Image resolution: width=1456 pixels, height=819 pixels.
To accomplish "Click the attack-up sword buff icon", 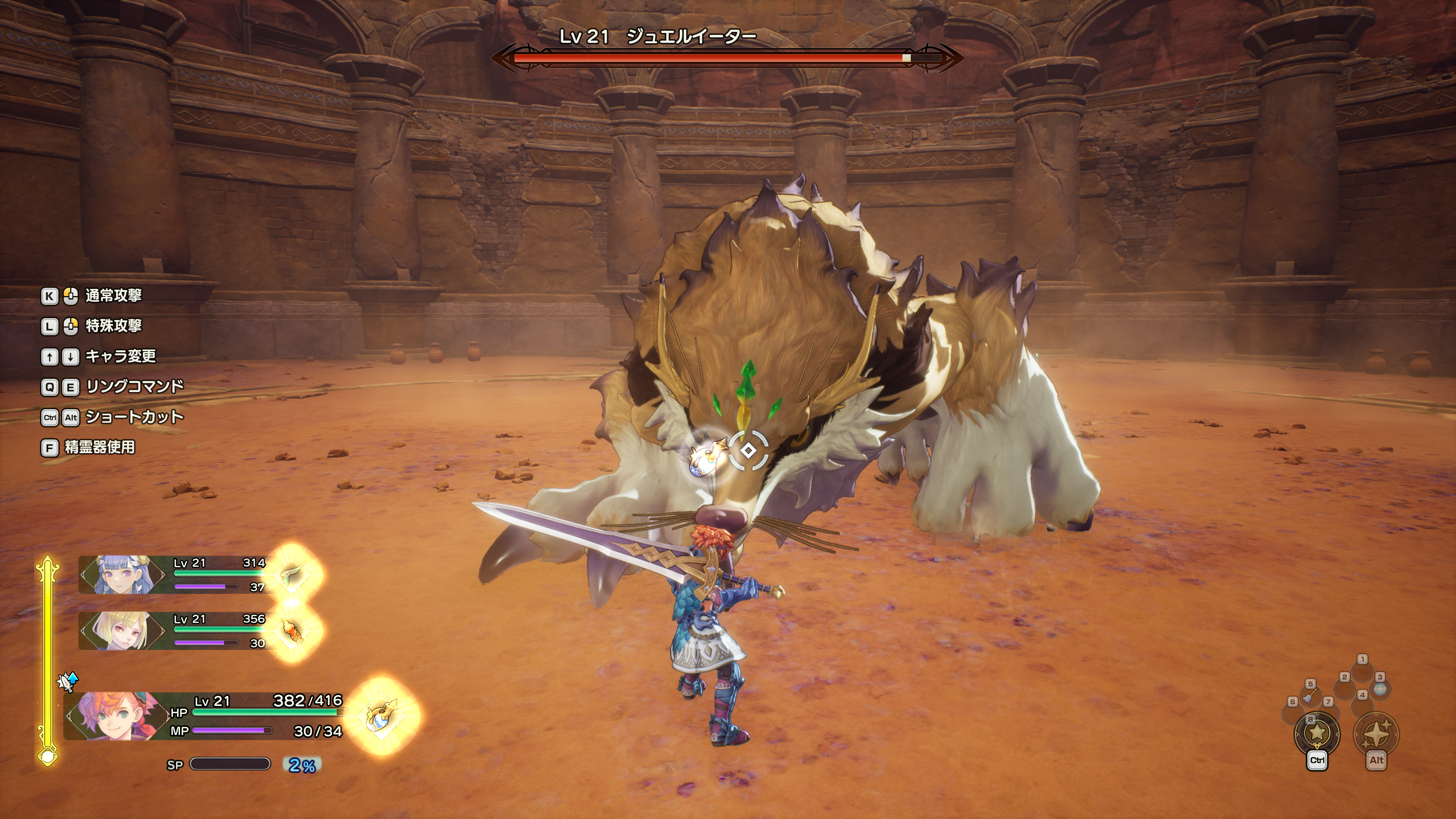I will pos(68,682).
